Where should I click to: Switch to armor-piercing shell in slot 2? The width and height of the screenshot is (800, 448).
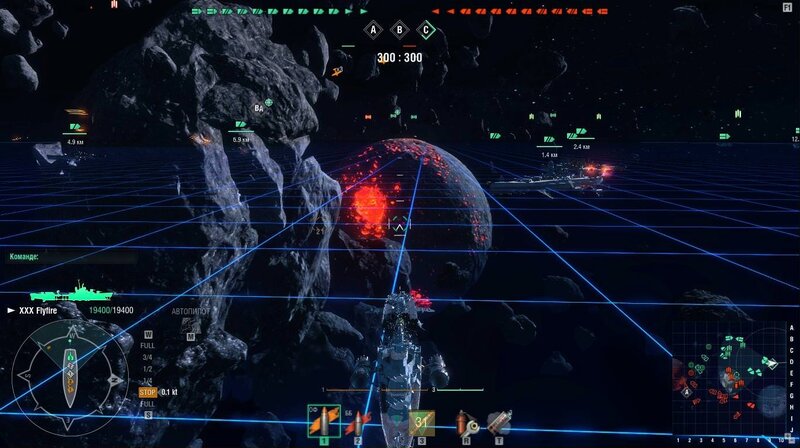[357, 422]
